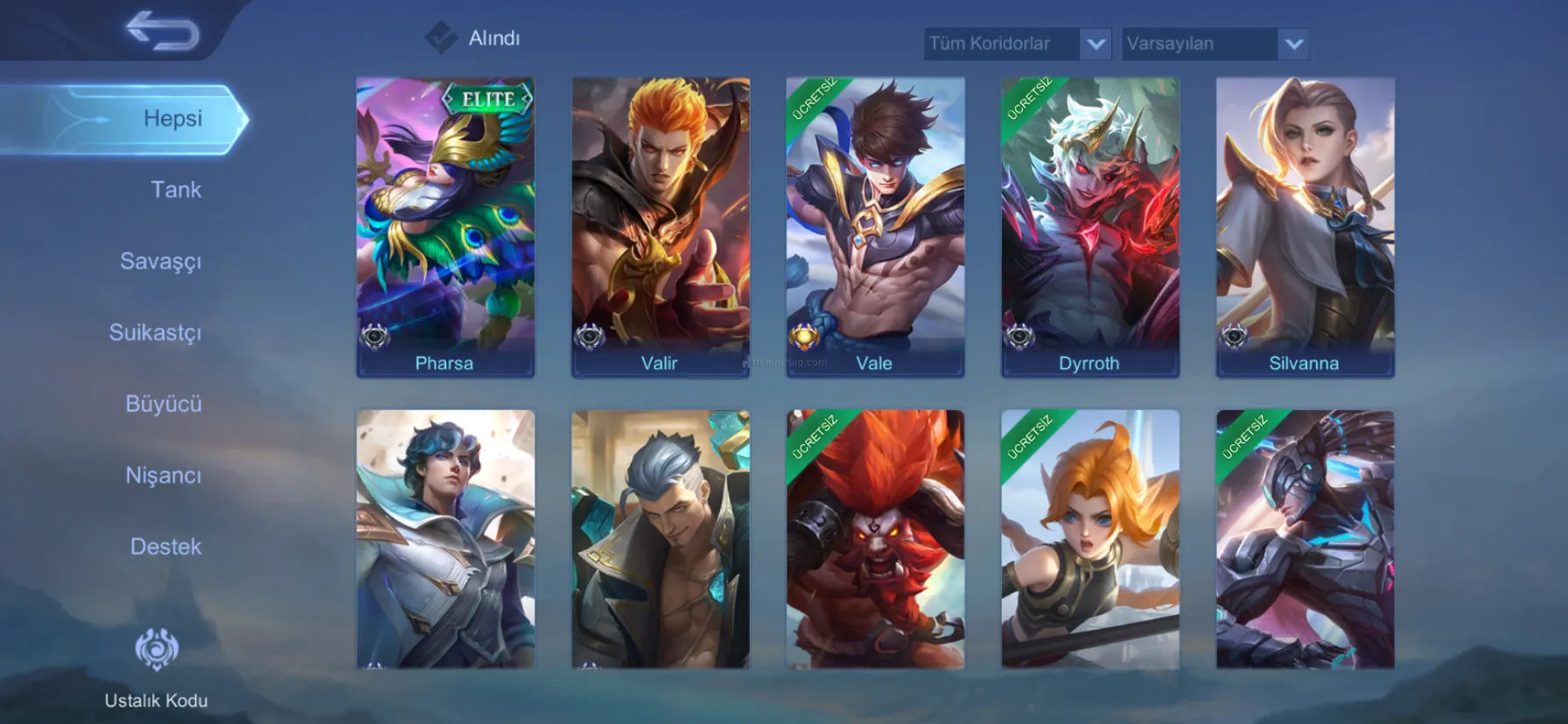Expand the Varsayılan sort dropdown

click(x=1214, y=44)
